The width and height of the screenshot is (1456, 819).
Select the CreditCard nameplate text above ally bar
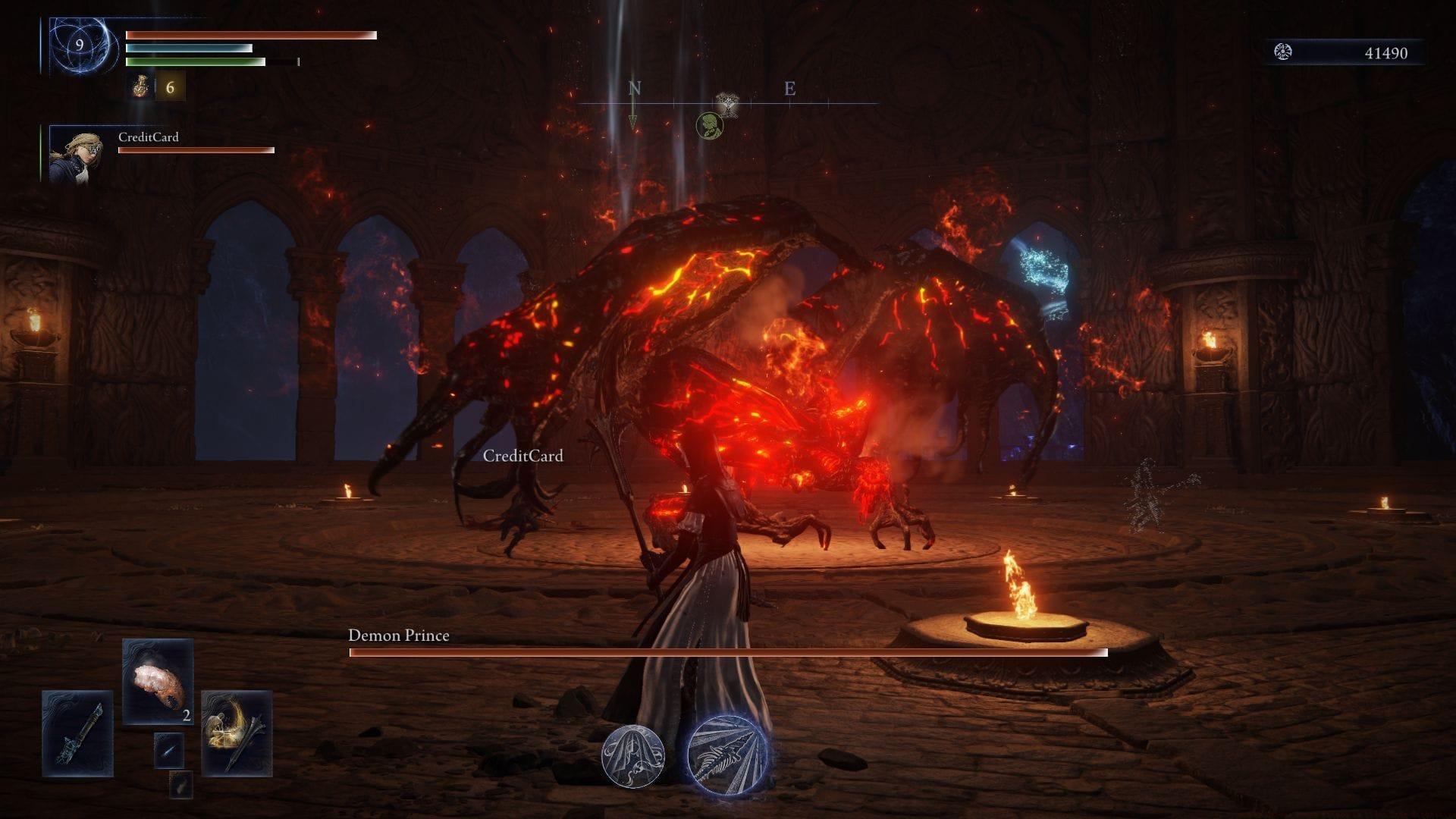pyautogui.click(x=149, y=138)
